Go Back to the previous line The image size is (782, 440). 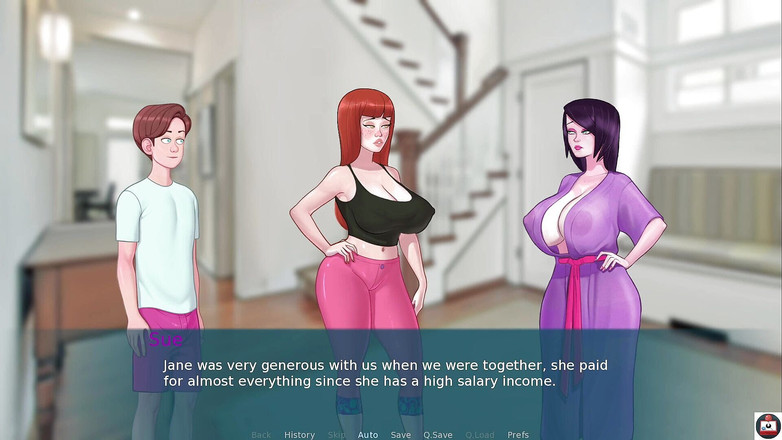[x=261, y=435]
